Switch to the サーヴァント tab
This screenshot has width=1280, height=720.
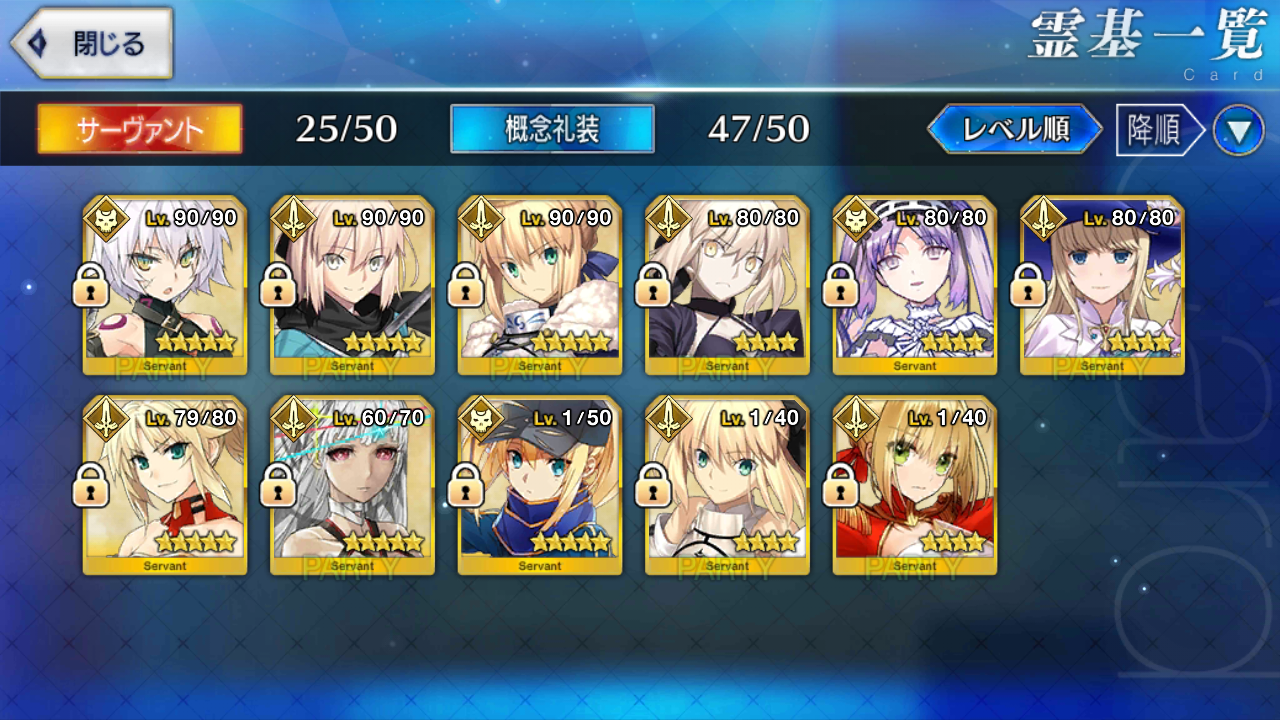(x=140, y=129)
